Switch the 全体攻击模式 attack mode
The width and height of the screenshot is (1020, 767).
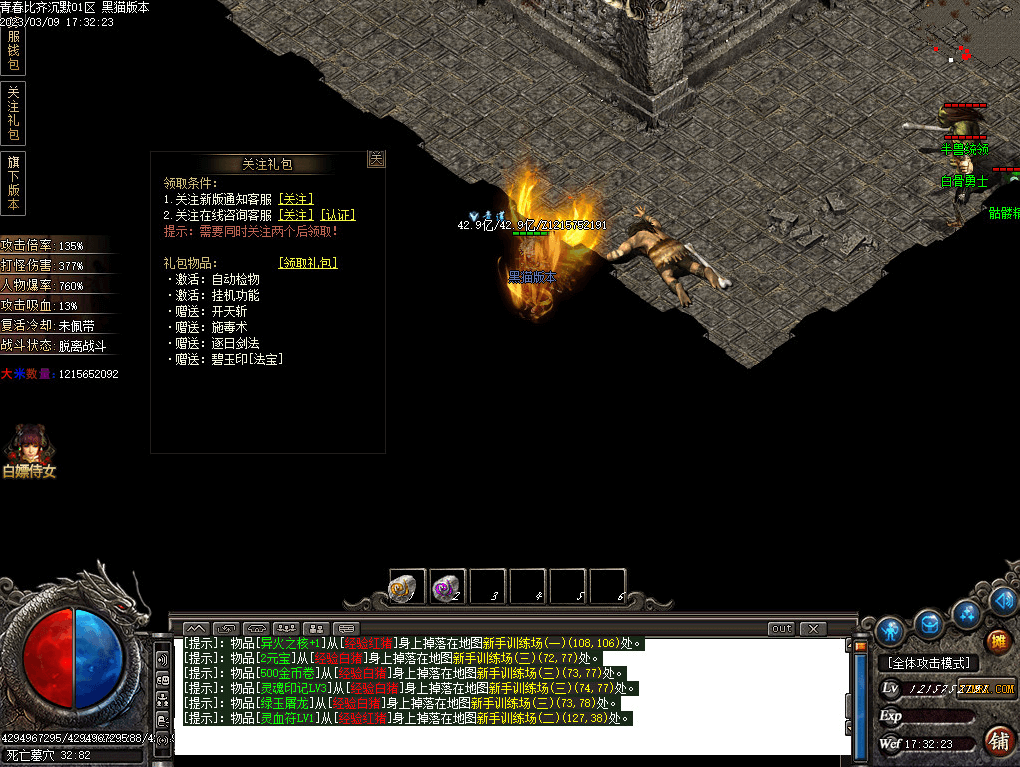(x=929, y=663)
